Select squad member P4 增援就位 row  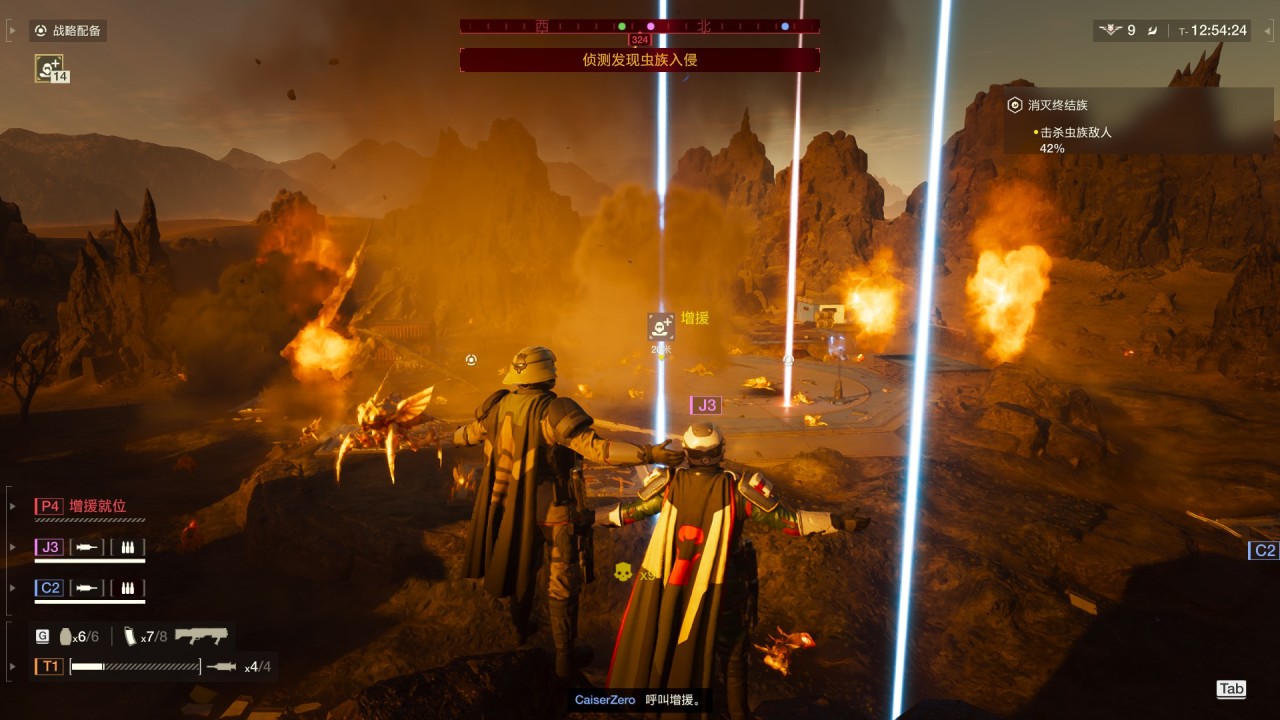(x=90, y=507)
